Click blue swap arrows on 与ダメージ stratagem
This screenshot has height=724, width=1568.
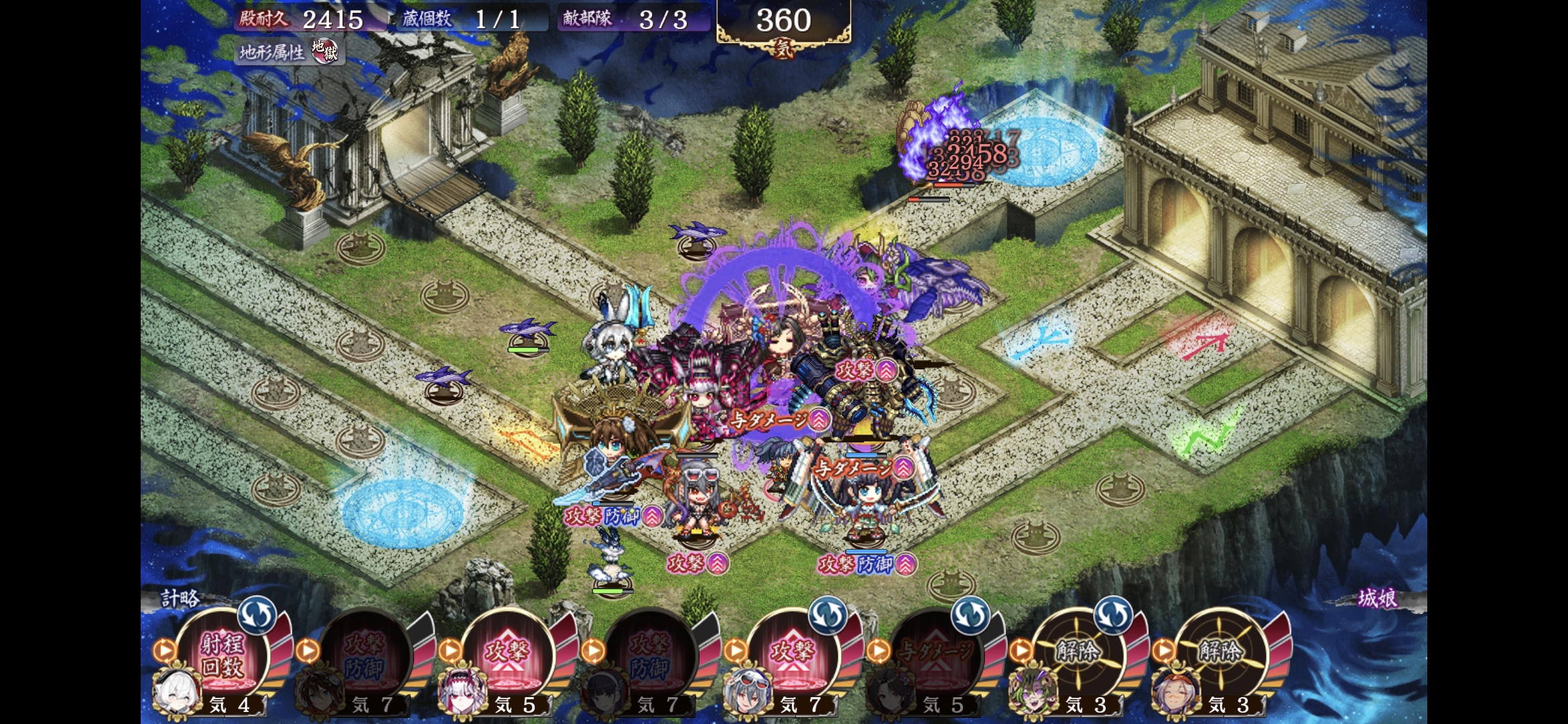[x=970, y=614]
